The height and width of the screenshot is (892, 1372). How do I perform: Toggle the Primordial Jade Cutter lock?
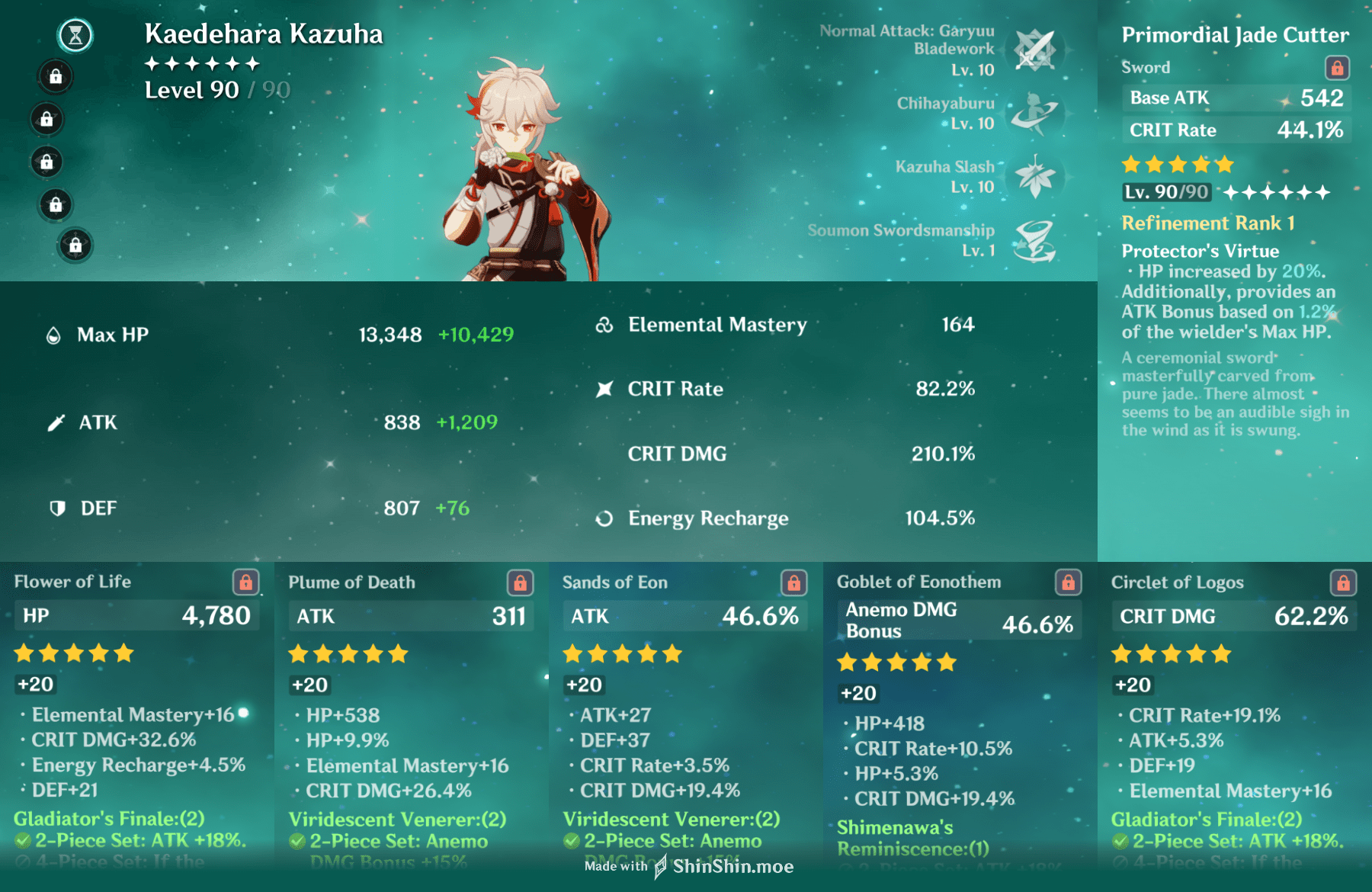click(1337, 68)
